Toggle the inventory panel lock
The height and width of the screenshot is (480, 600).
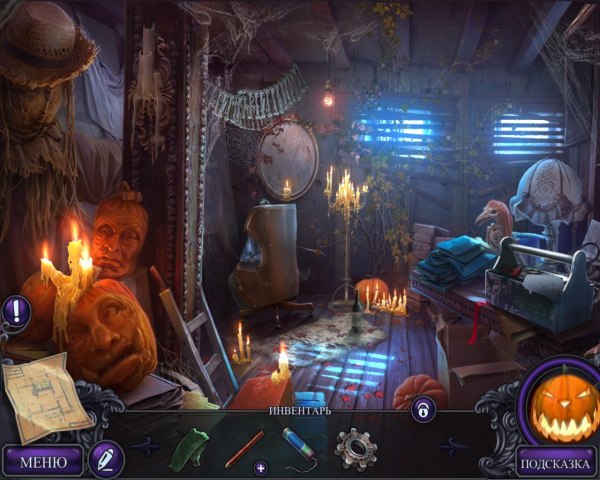pos(423,408)
